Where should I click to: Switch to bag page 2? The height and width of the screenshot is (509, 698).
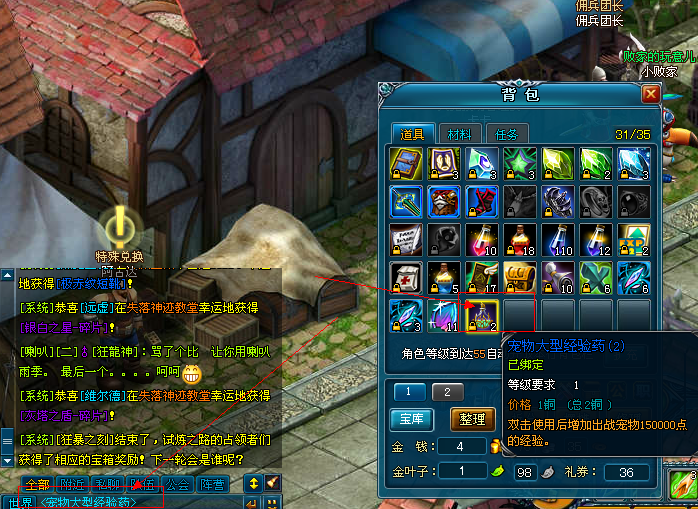pos(447,391)
